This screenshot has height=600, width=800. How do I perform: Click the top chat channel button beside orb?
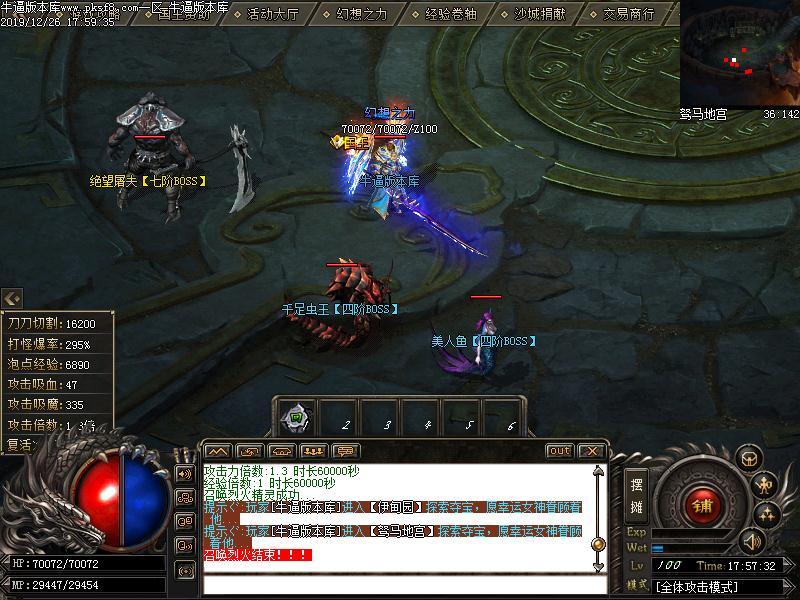[x=185, y=472]
